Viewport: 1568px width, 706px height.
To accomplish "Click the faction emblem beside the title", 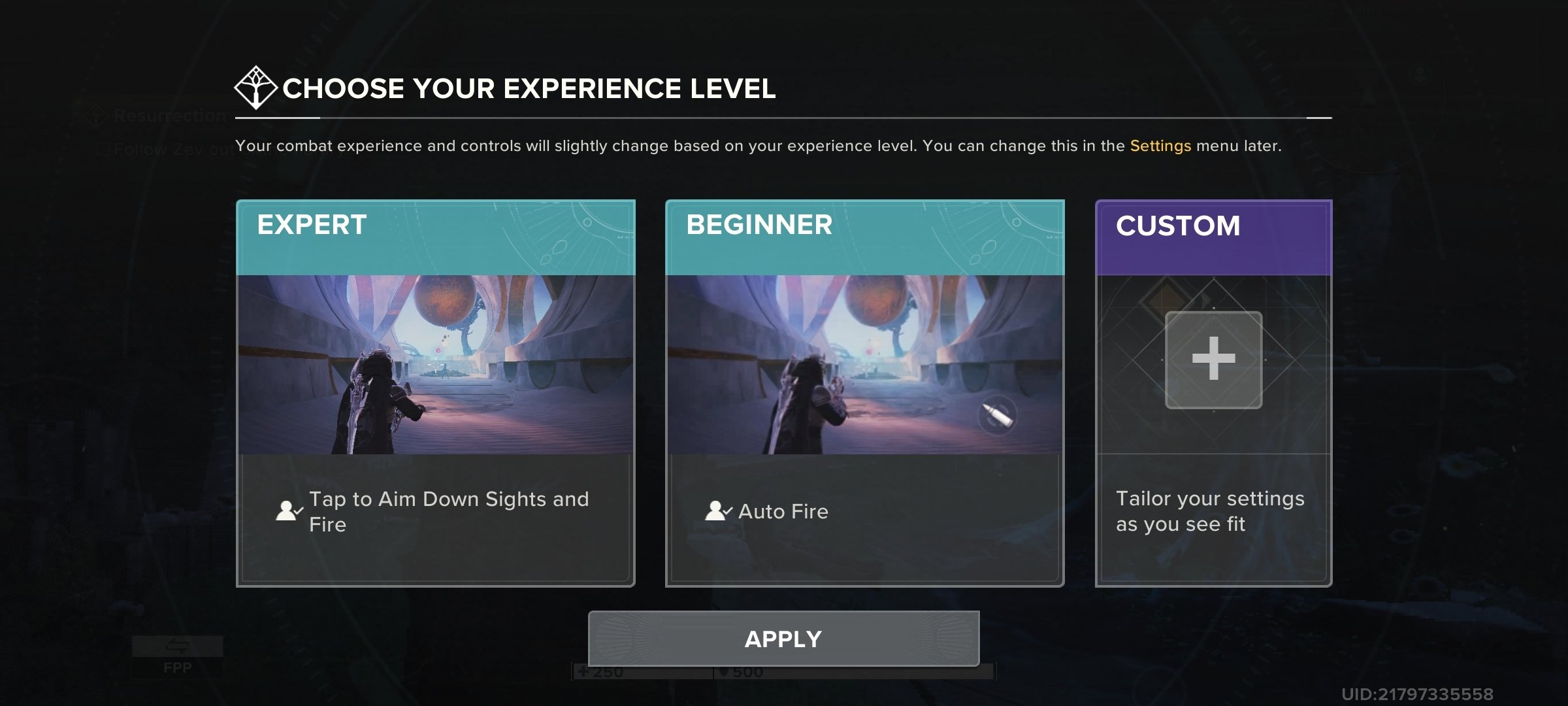I will (x=255, y=87).
